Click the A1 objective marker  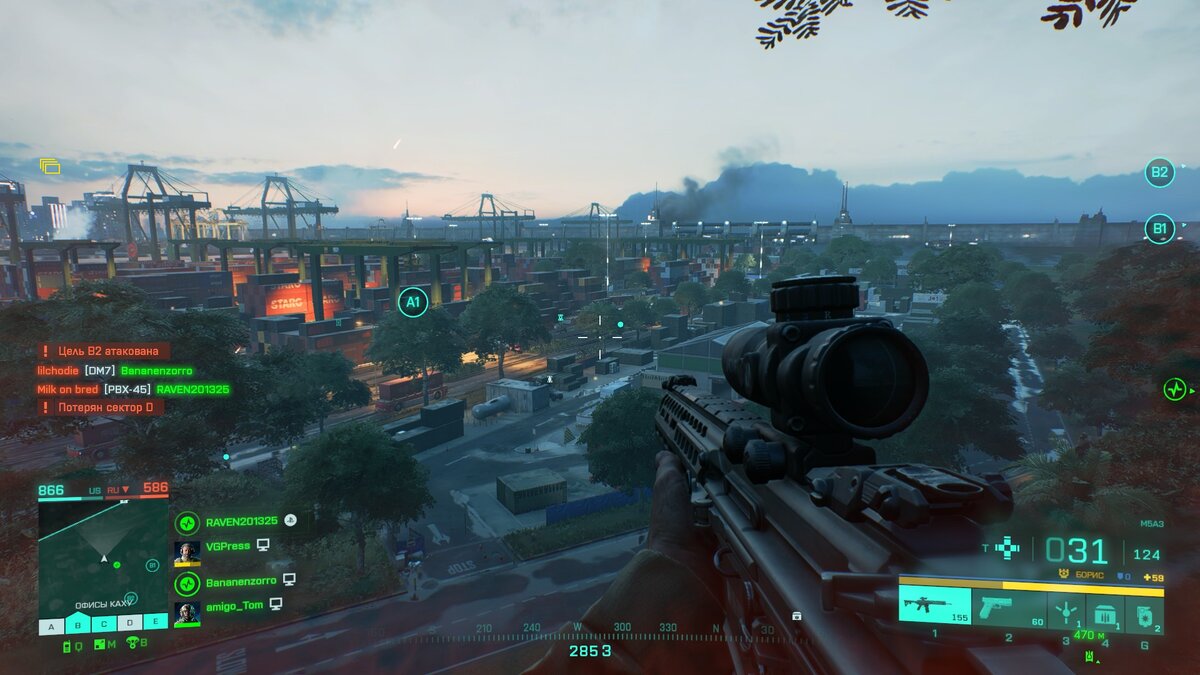[413, 302]
